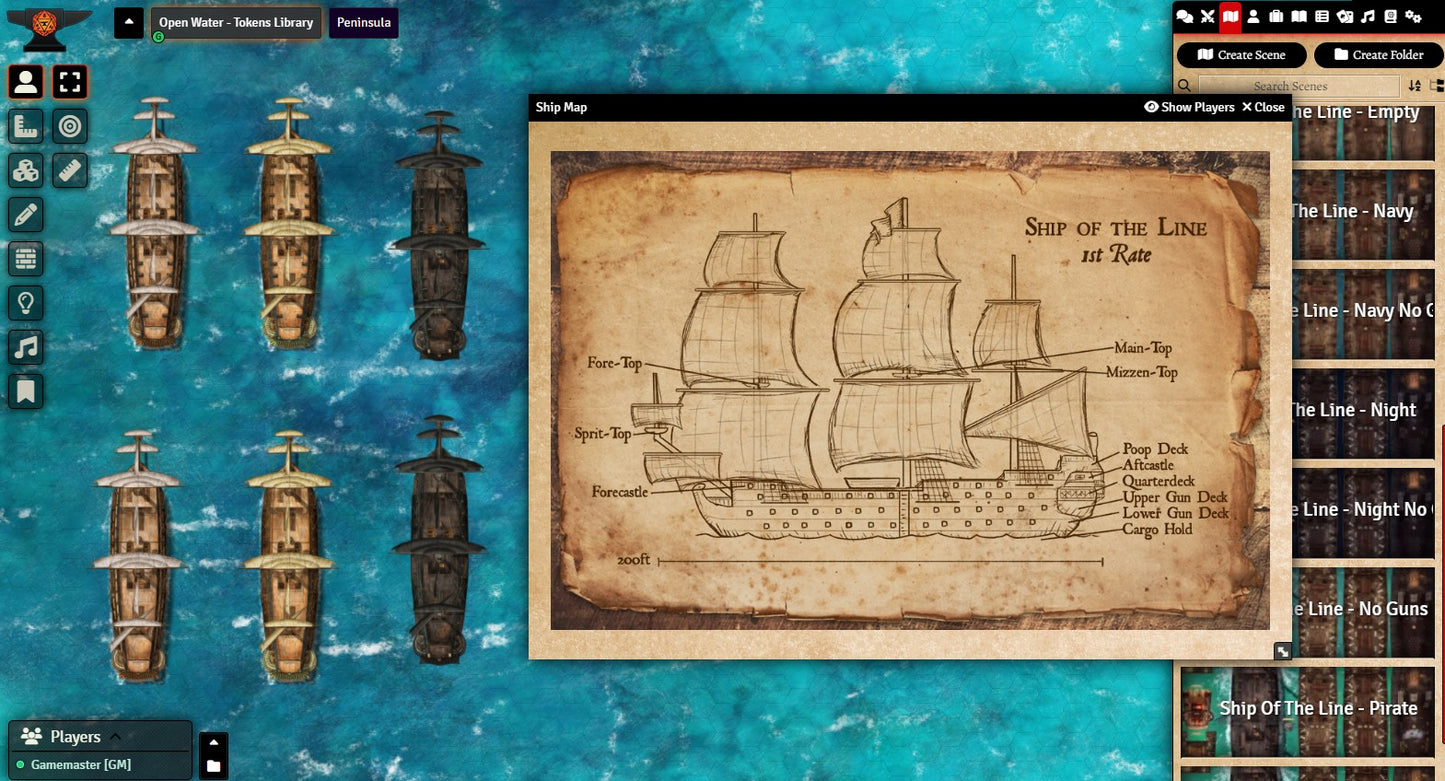This screenshot has height=781, width=1445.
Task: Select the token controls tool
Action: [x=26, y=82]
